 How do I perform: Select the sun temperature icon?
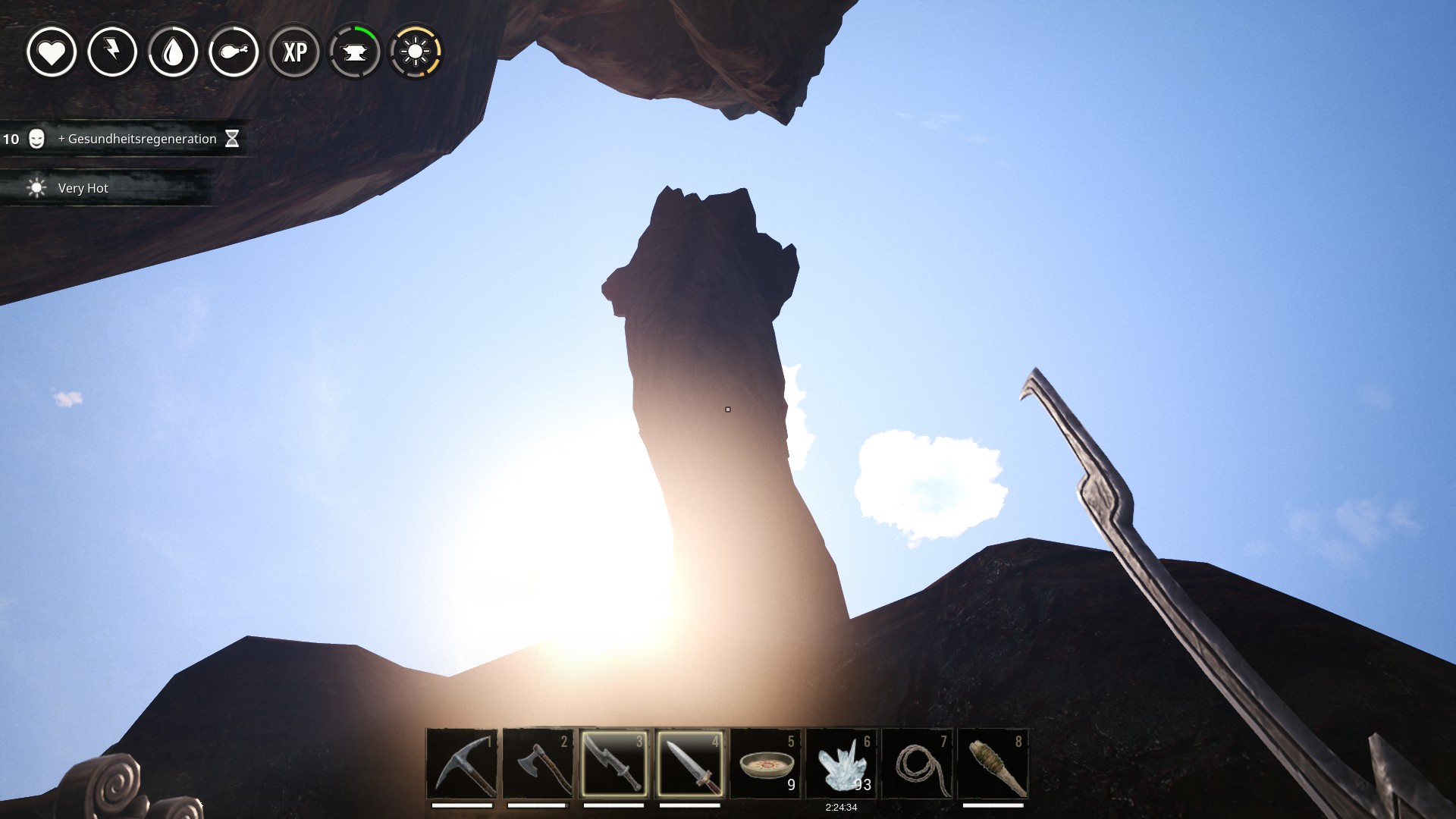(415, 52)
